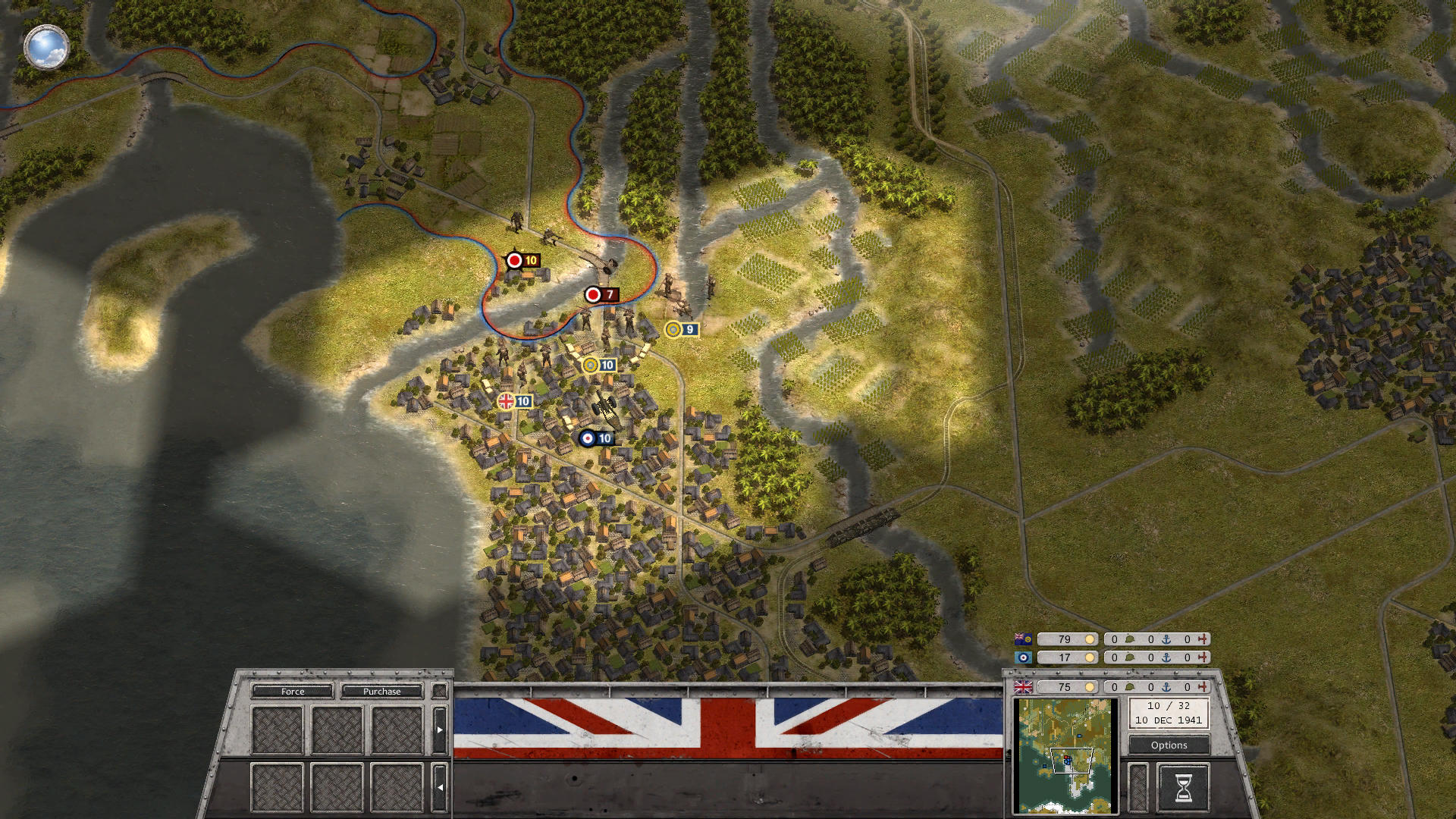Click the globe sphere icon in the top-left
The width and height of the screenshot is (1456, 819).
[47, 47]
